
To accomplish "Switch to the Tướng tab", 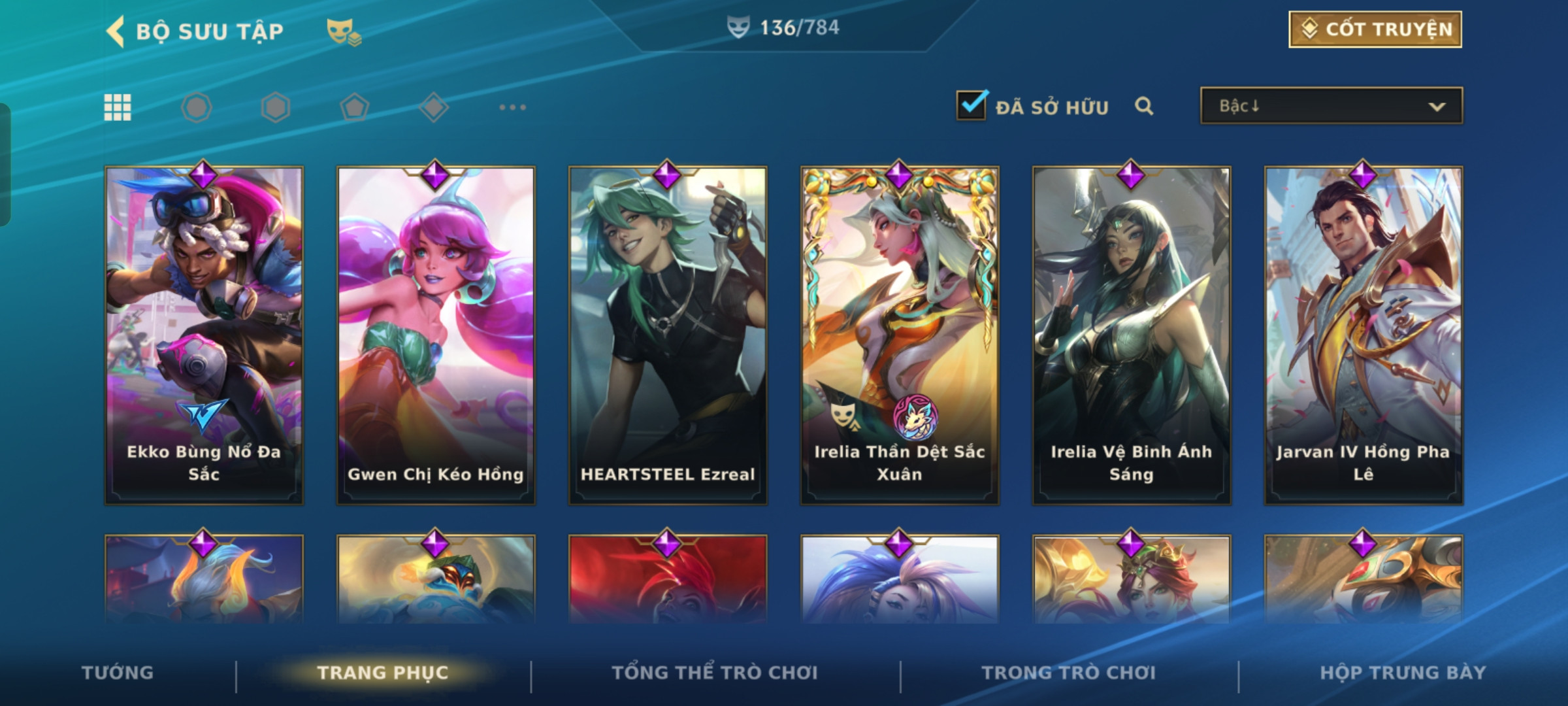I will 118,673.
